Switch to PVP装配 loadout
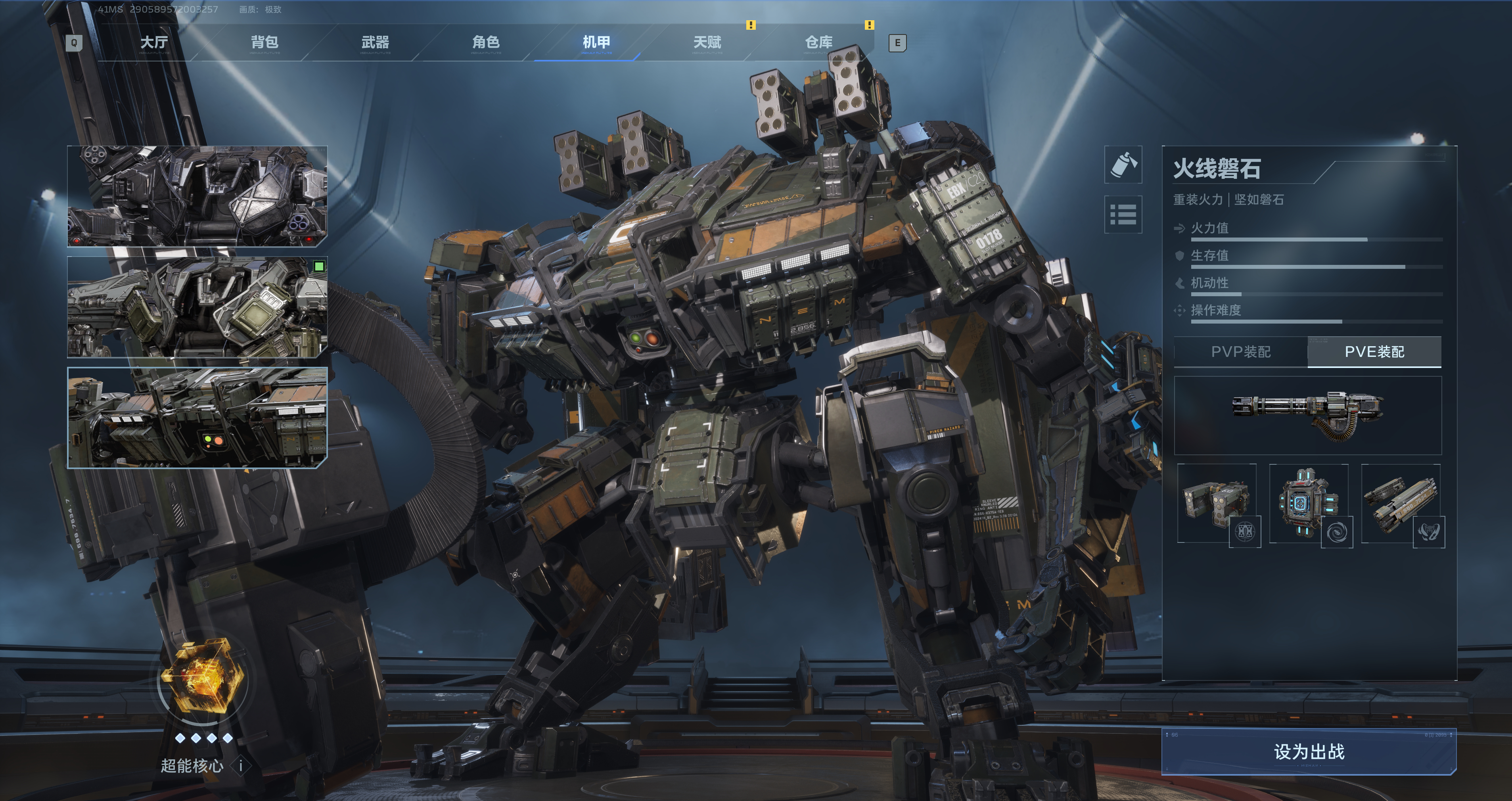 pos(1241,352)
